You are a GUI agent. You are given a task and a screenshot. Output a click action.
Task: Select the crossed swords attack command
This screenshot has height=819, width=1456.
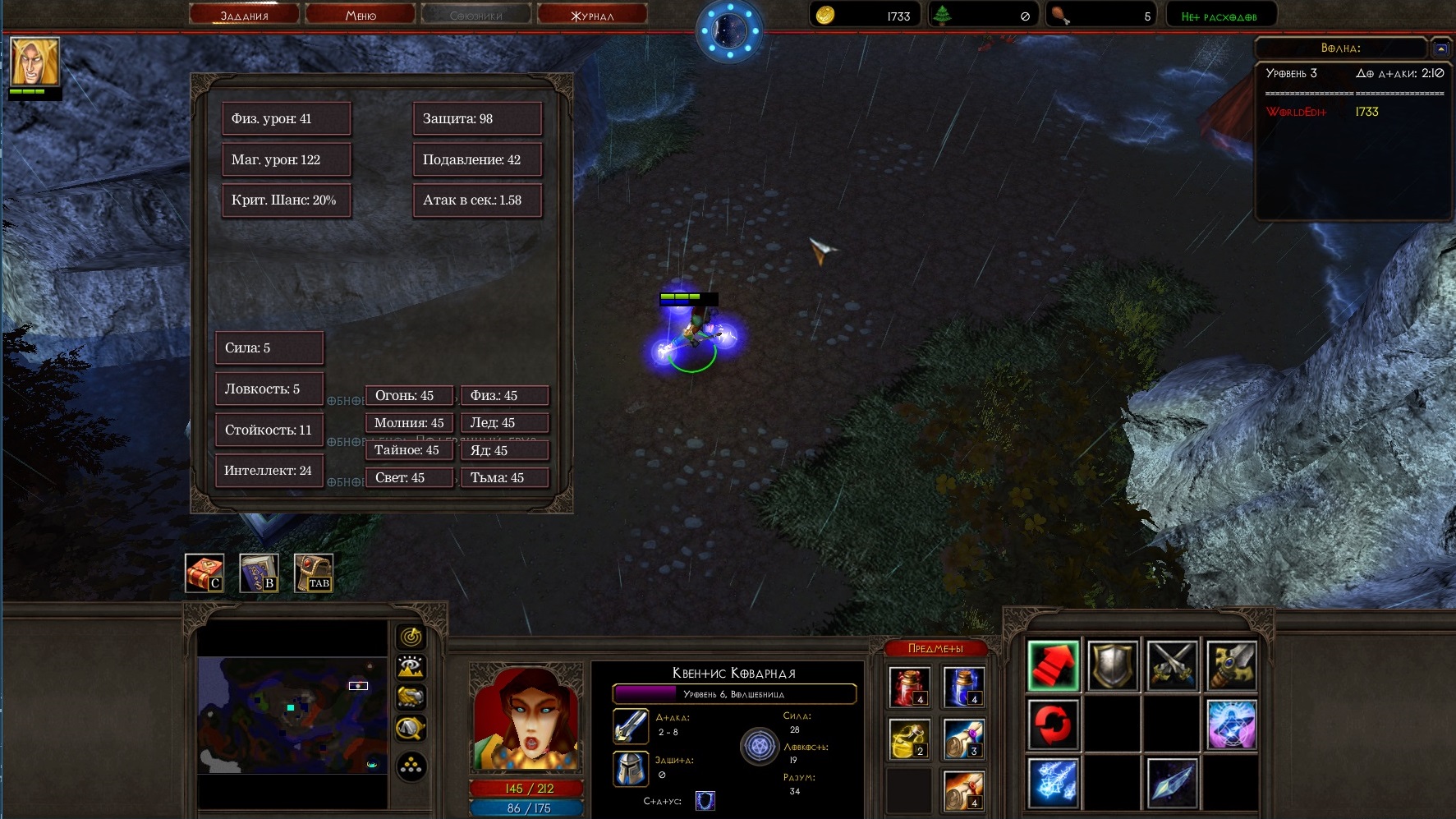click(1172, 665)
